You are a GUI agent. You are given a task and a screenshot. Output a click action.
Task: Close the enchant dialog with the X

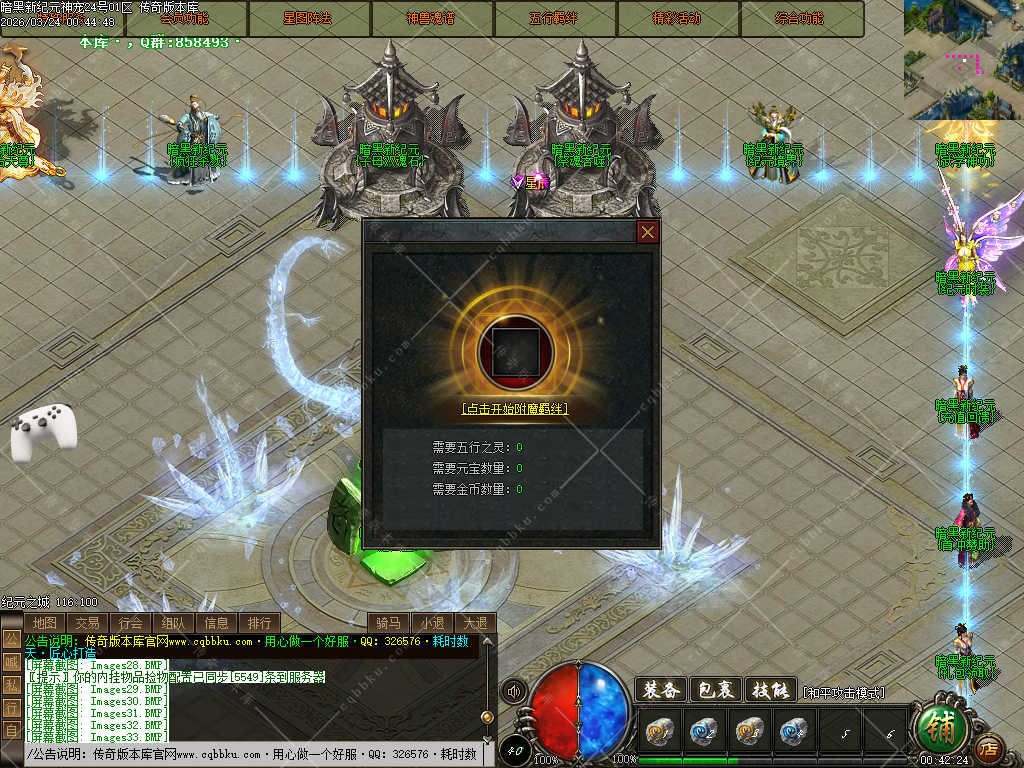coord(648,232)
